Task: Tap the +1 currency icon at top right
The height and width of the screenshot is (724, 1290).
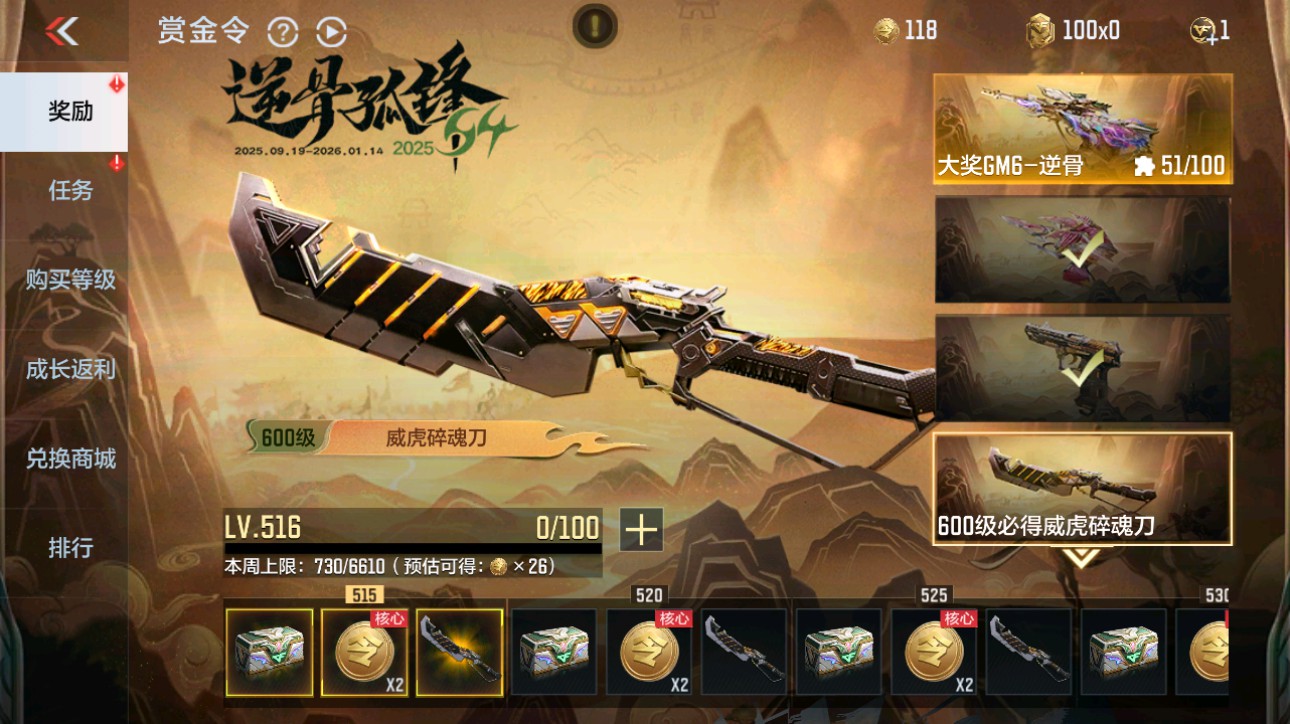Action: [x=1204, y=30]
